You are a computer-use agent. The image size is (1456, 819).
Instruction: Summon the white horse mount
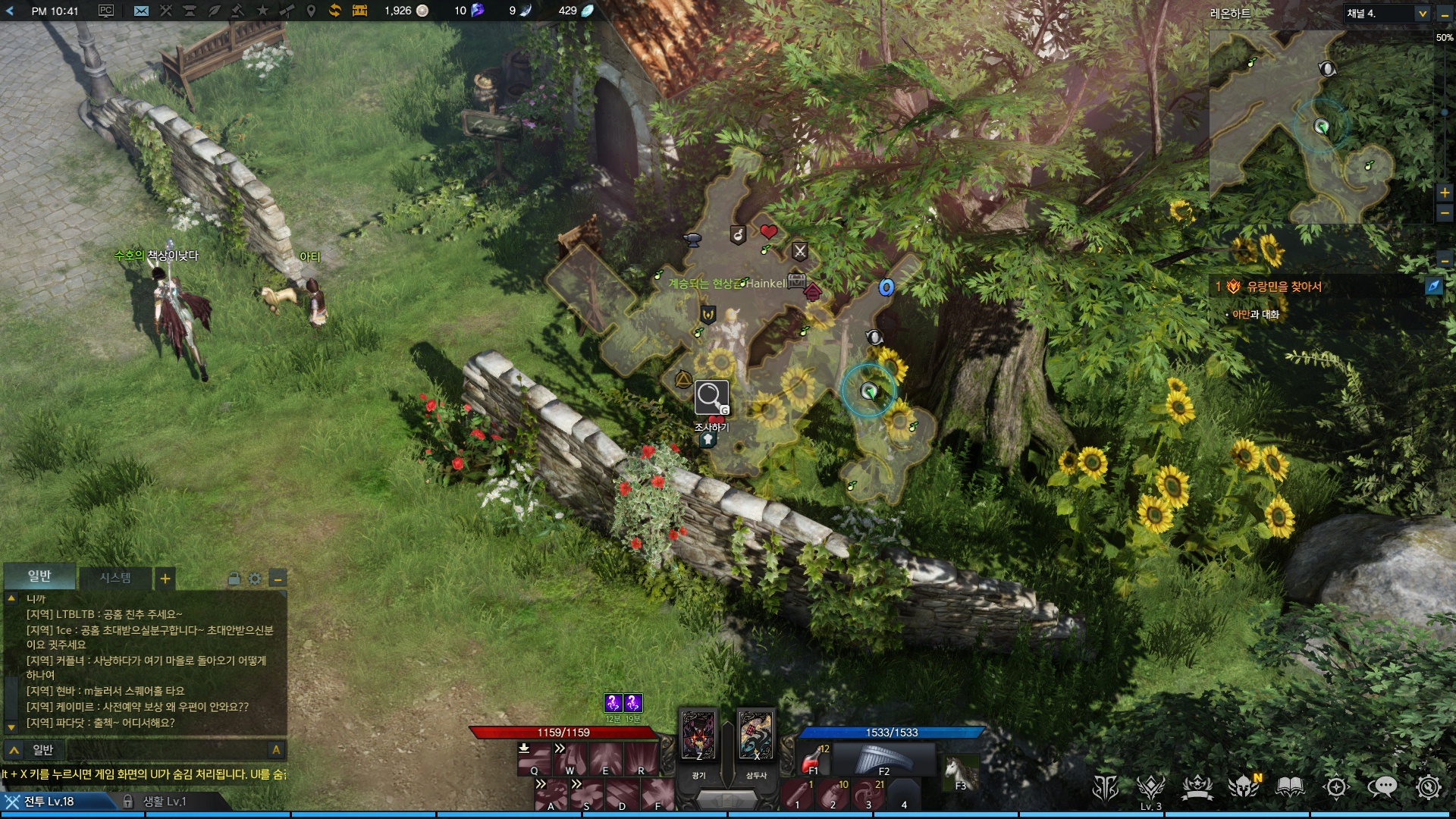click(x=959, y=771)
